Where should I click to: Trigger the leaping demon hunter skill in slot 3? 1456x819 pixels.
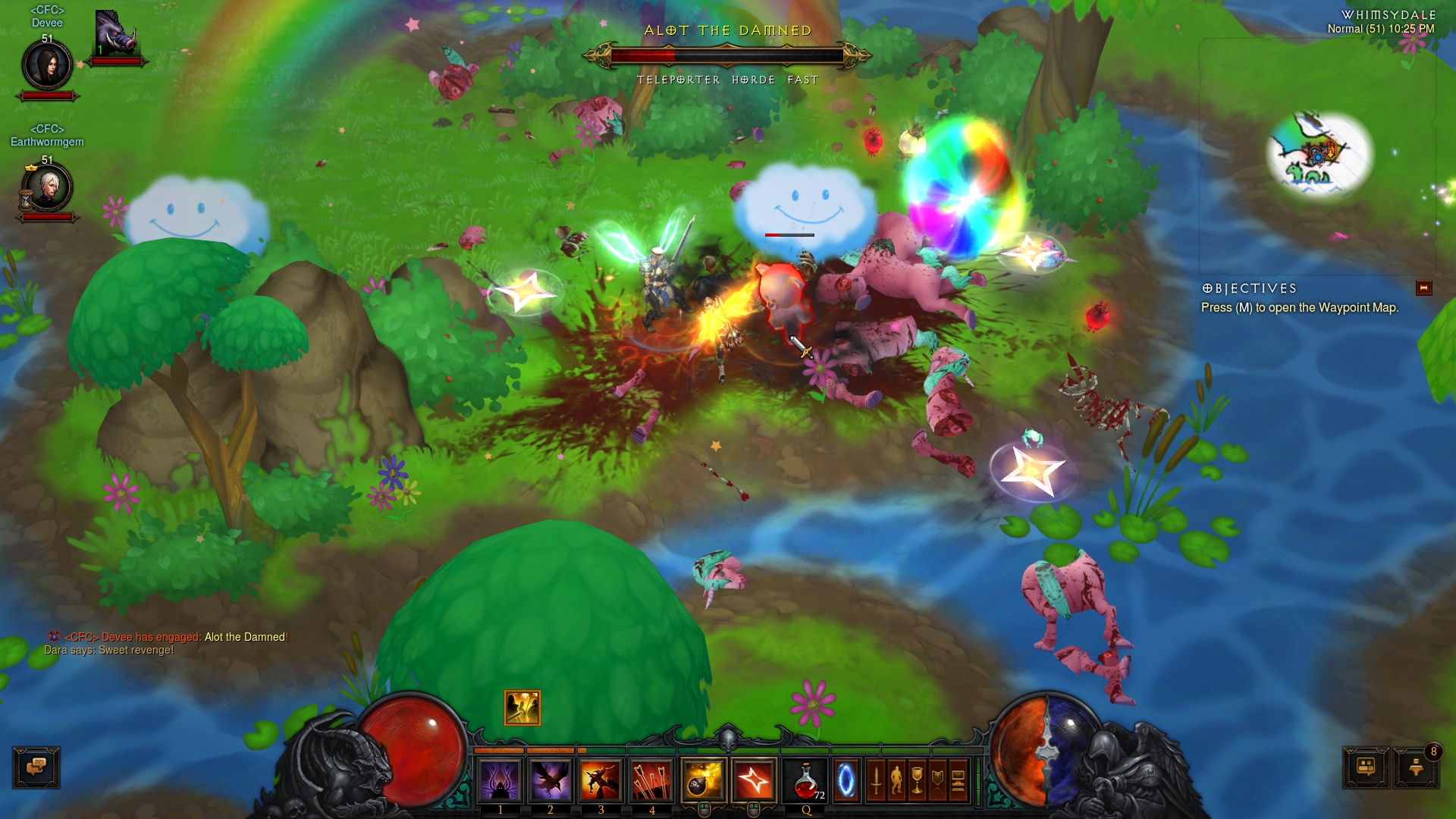click(601, 780)
